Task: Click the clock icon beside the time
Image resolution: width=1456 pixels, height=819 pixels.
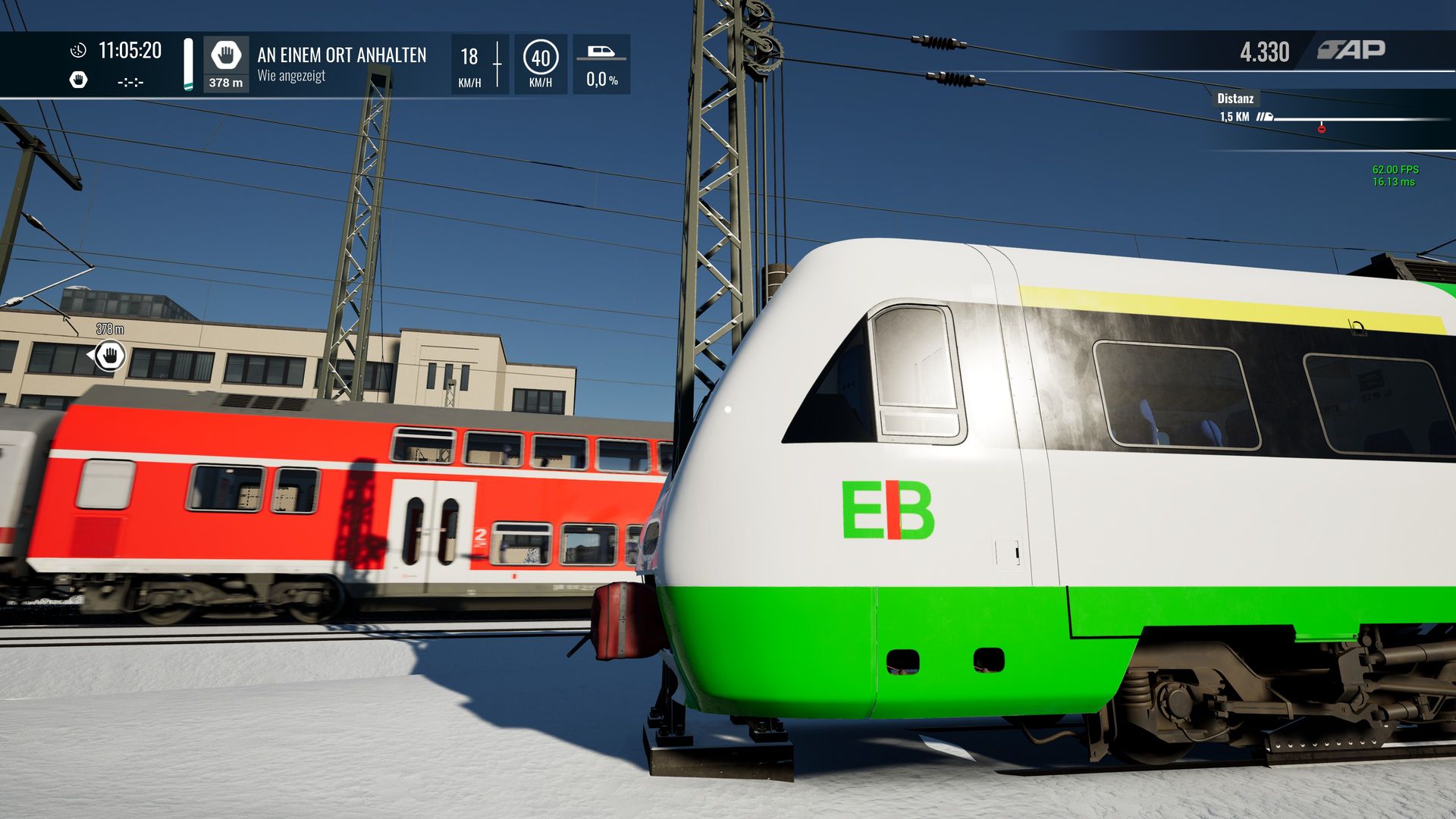Action: pyautogui.click(x=78, y=51)
